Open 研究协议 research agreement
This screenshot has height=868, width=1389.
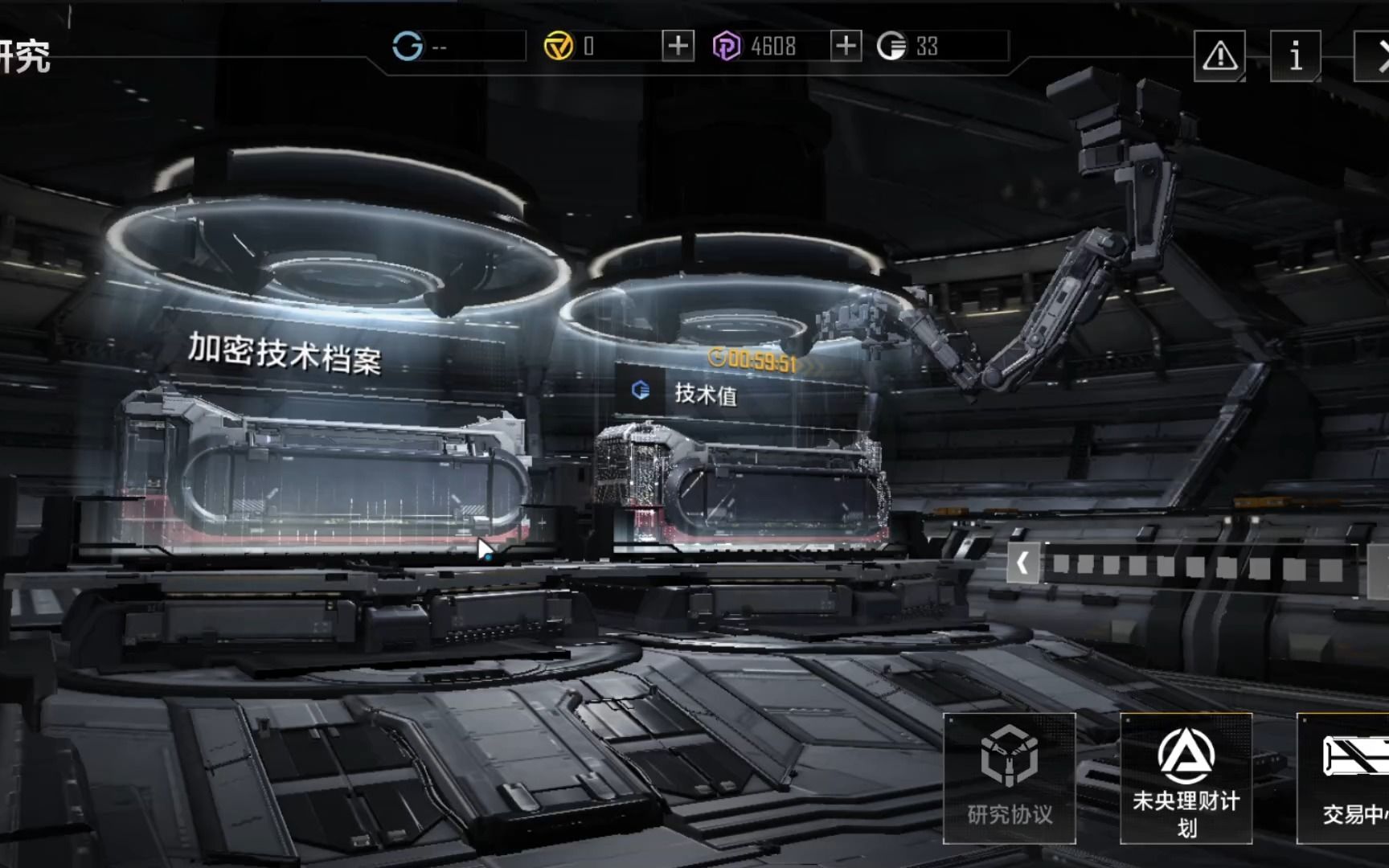(1010, 777)
